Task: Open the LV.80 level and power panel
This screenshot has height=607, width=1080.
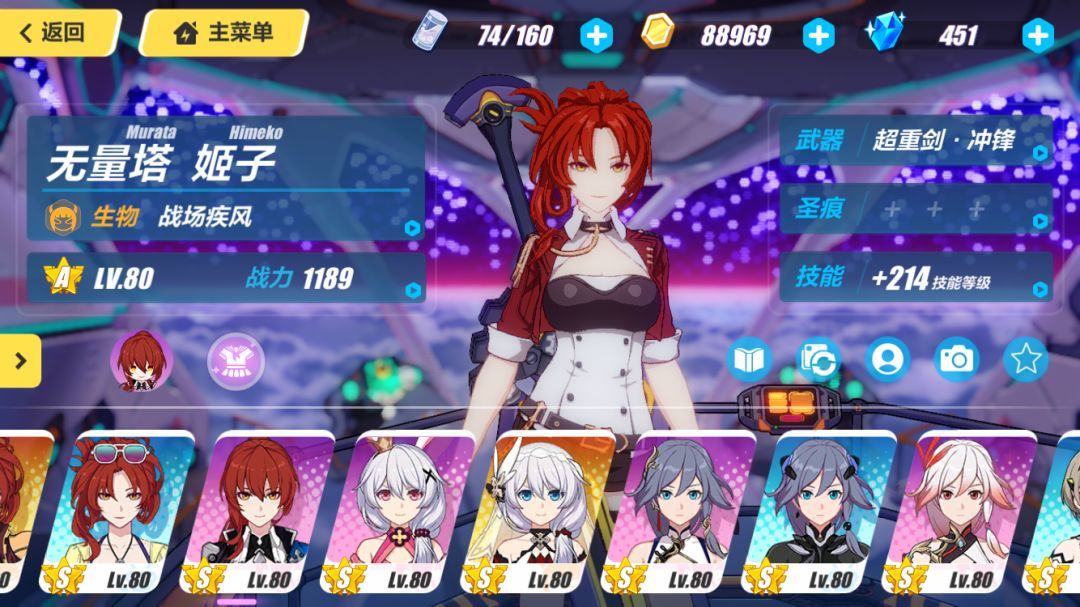Action: point(227,277)
